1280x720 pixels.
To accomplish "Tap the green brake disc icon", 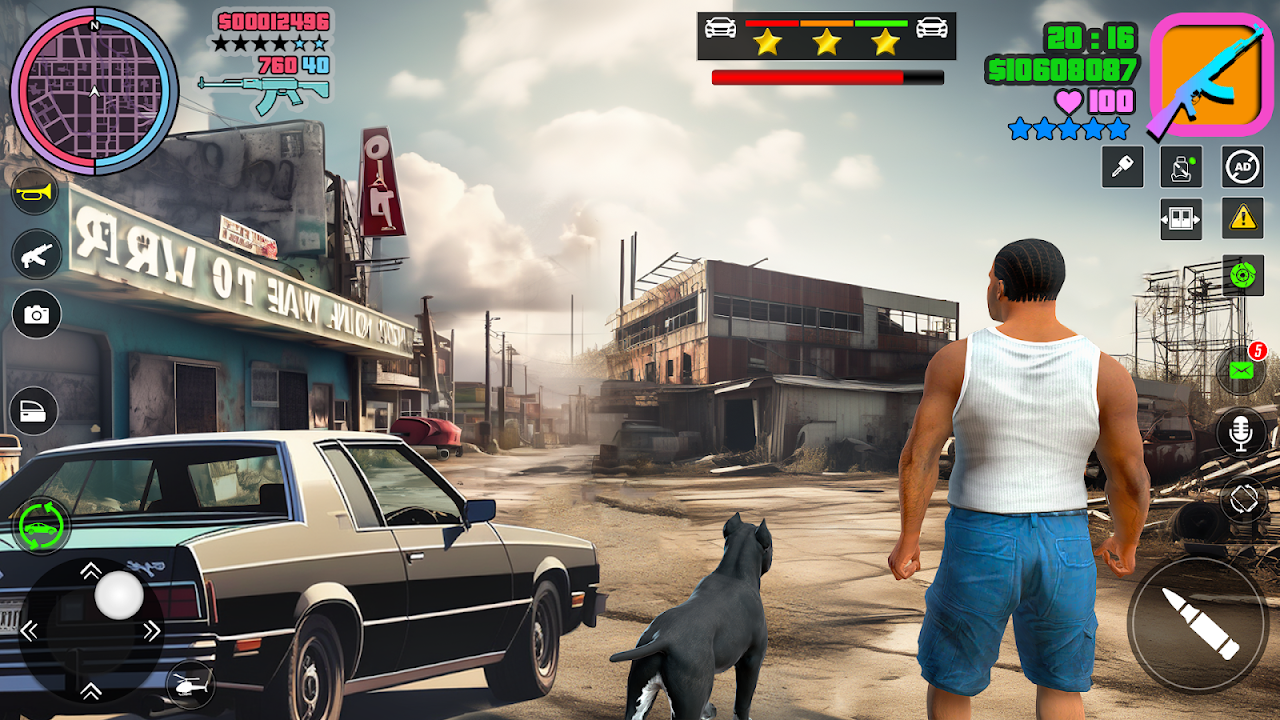I will point(1242,275).
